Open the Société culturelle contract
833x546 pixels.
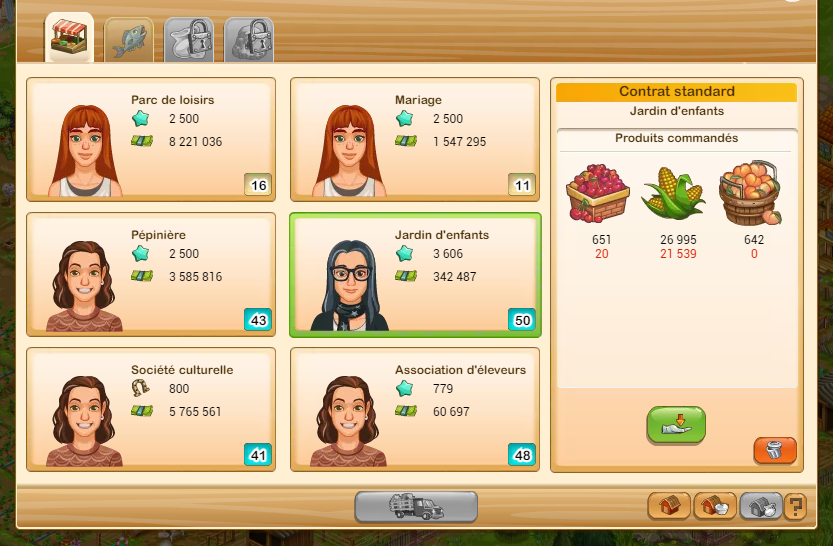pos(151,408)
